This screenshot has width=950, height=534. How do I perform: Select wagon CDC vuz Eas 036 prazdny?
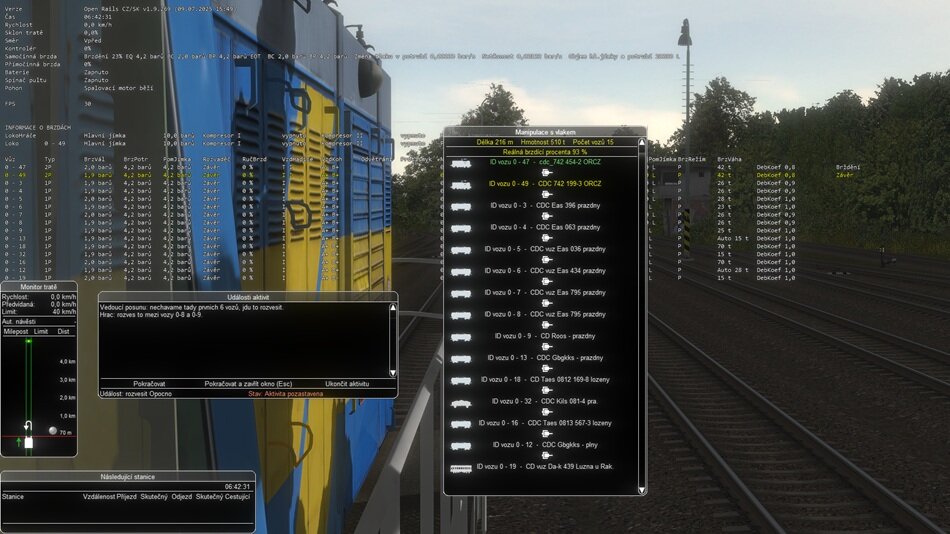[x=547, y=249]
